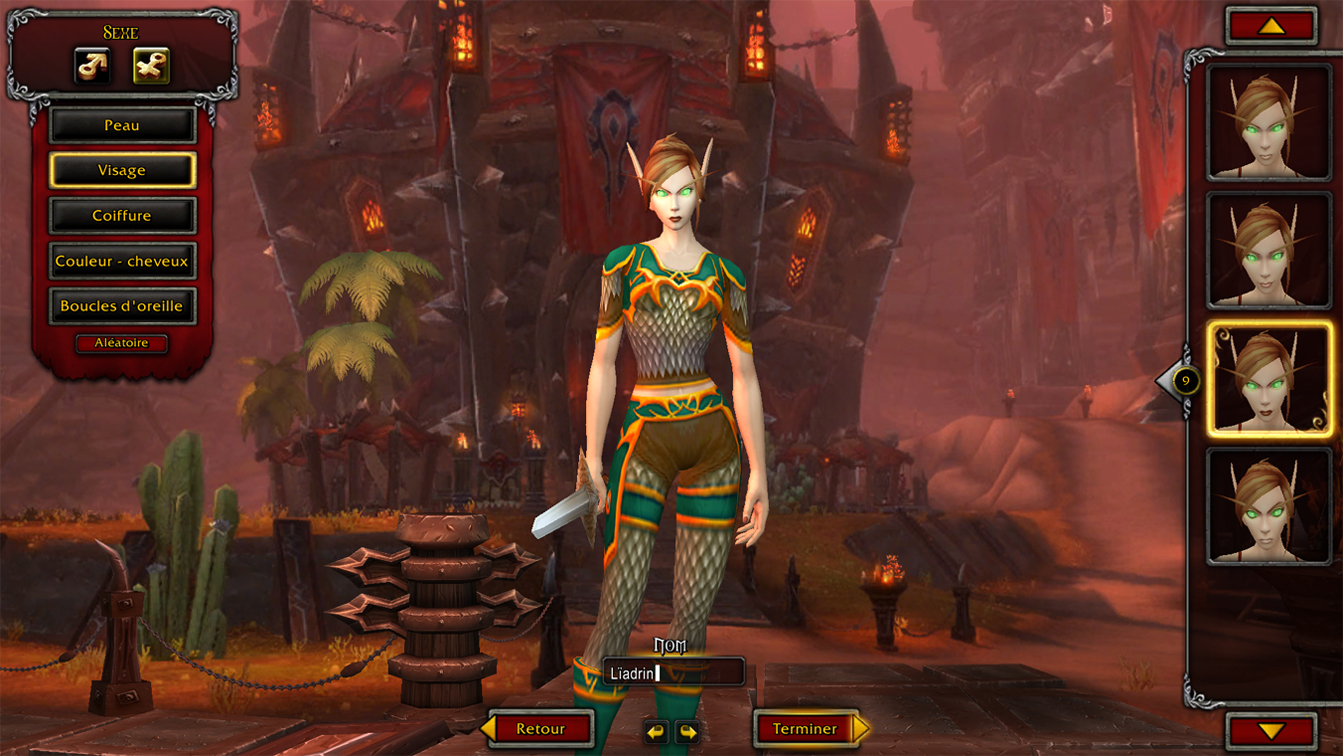This screenshot has height=756, width=1343.
Task: Select the Boucles d'oreille category
Action: click(122, 306)
